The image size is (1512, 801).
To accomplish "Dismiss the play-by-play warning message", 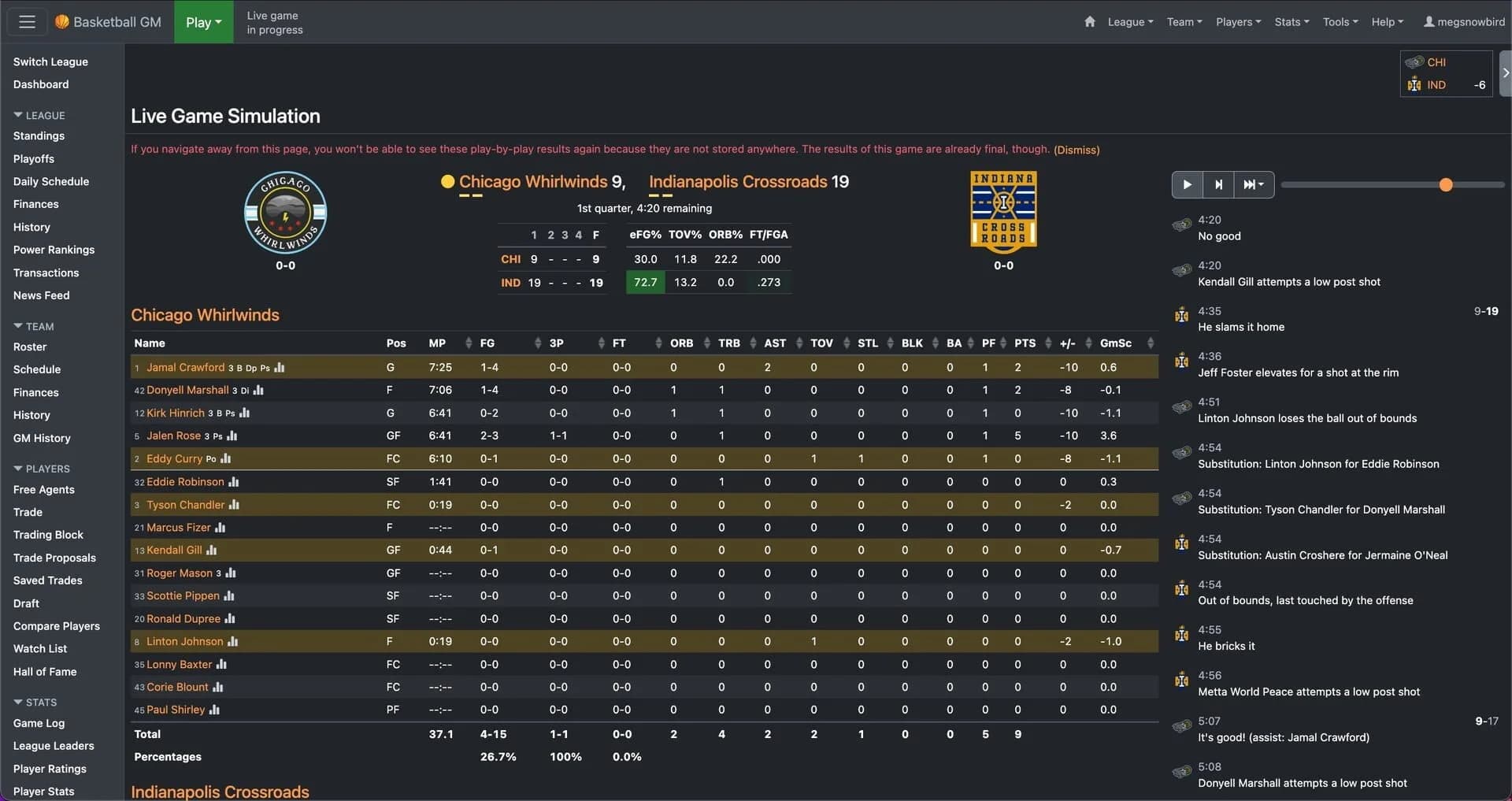I will [x=1075, y=150].
